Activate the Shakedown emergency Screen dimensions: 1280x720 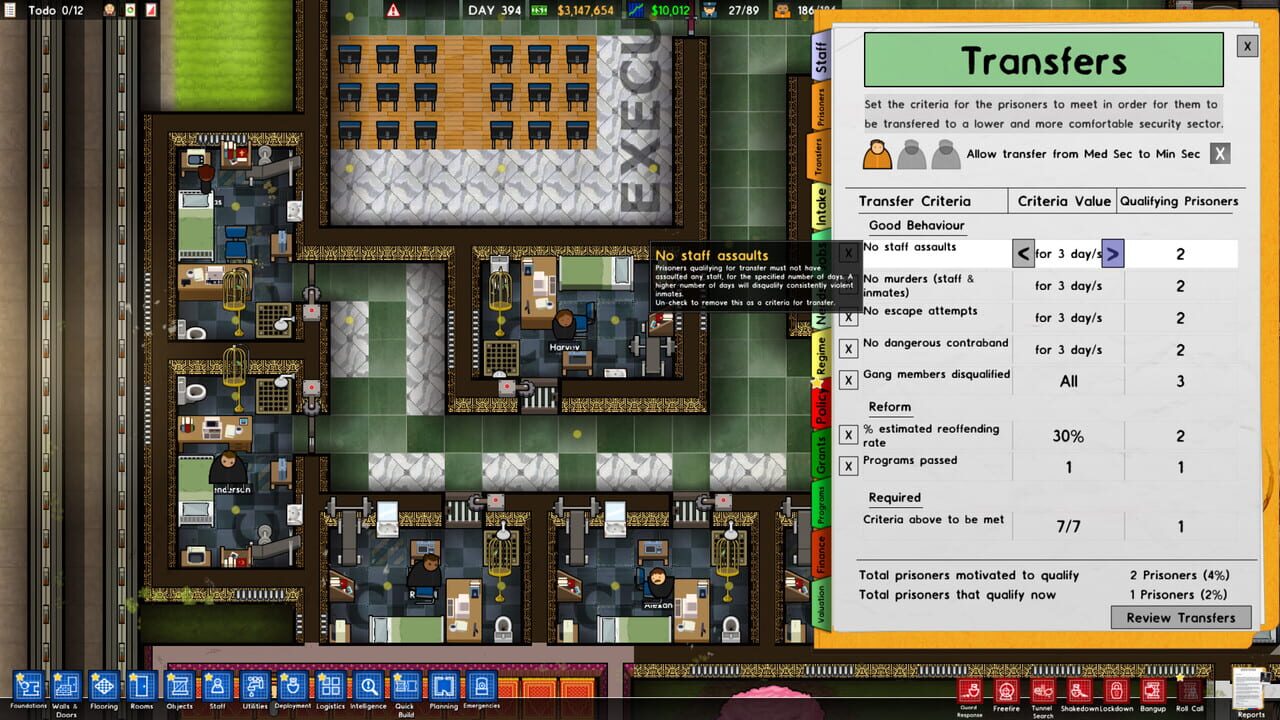1080,690
